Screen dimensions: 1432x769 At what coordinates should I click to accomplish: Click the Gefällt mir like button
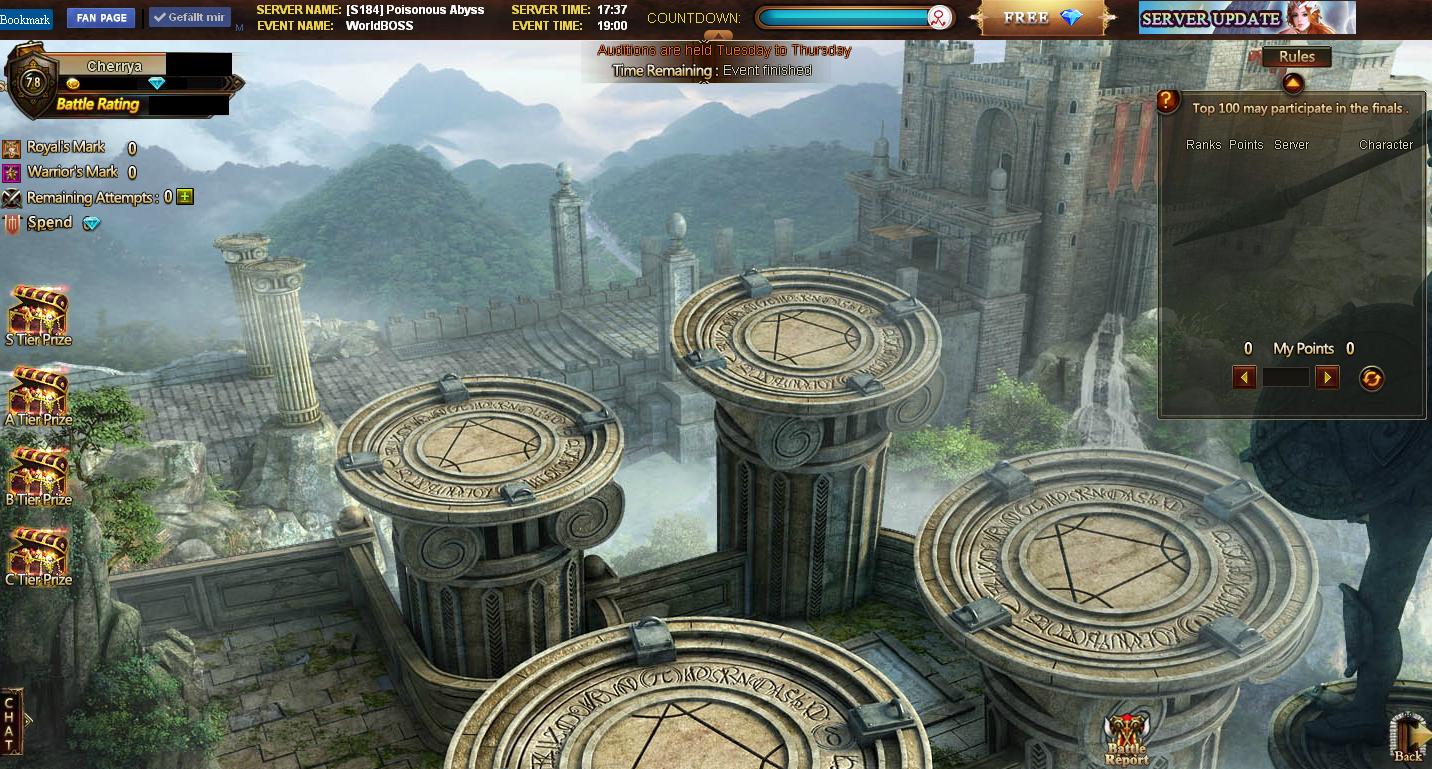point(190,18)
